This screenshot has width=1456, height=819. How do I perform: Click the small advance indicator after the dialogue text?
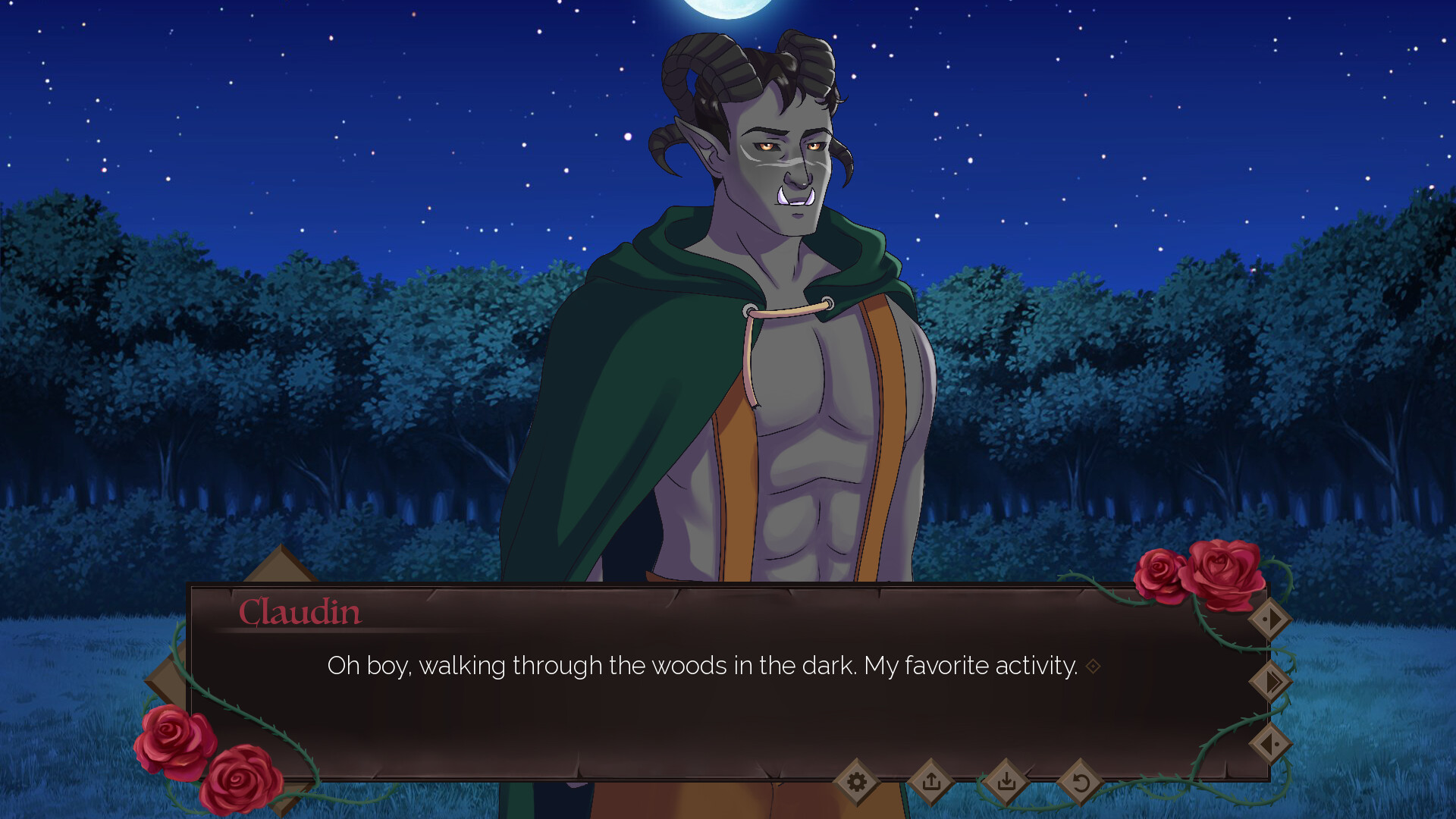[x=1092, y=666]
